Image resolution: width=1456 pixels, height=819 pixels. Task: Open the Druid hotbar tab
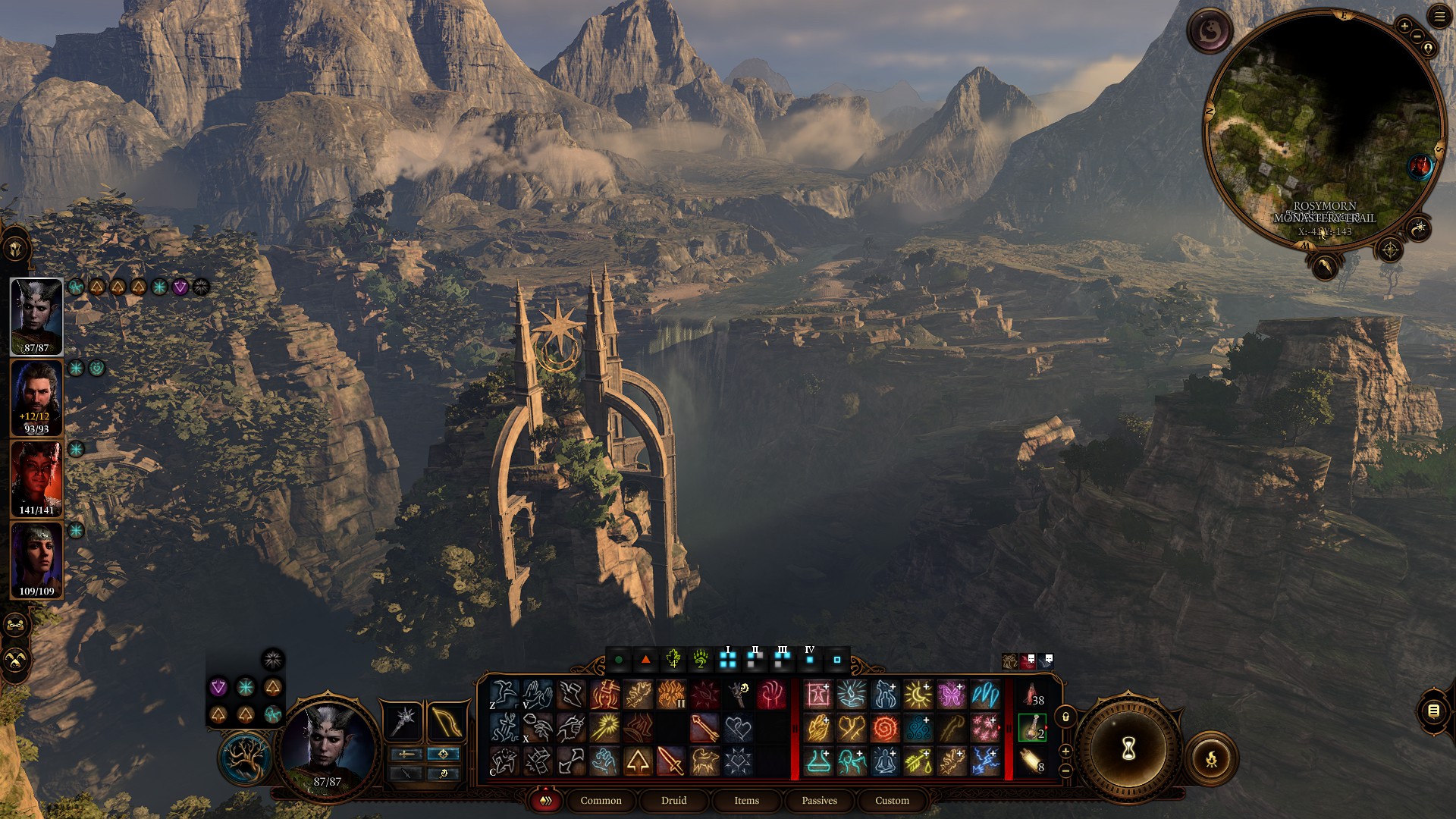673,801
